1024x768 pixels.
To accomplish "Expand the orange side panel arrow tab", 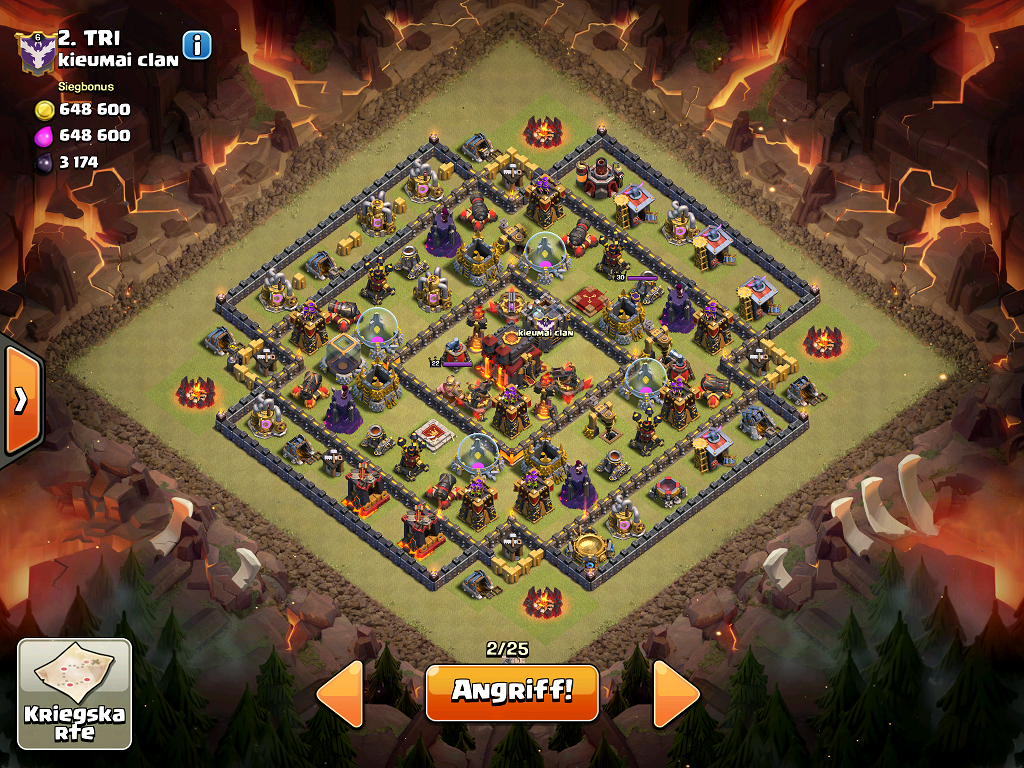I will pos(20,400).
